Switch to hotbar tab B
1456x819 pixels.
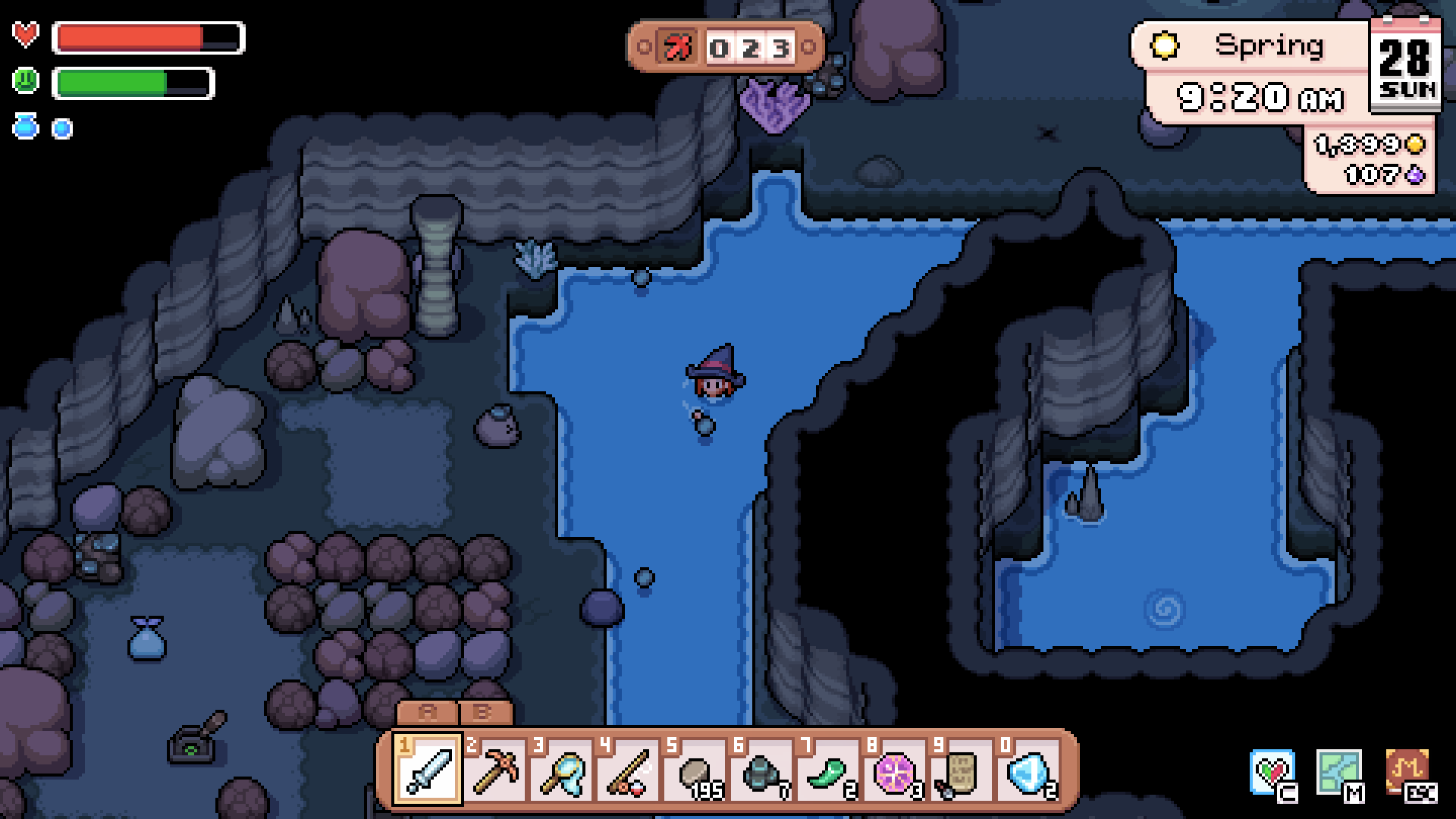click(483, 714)
